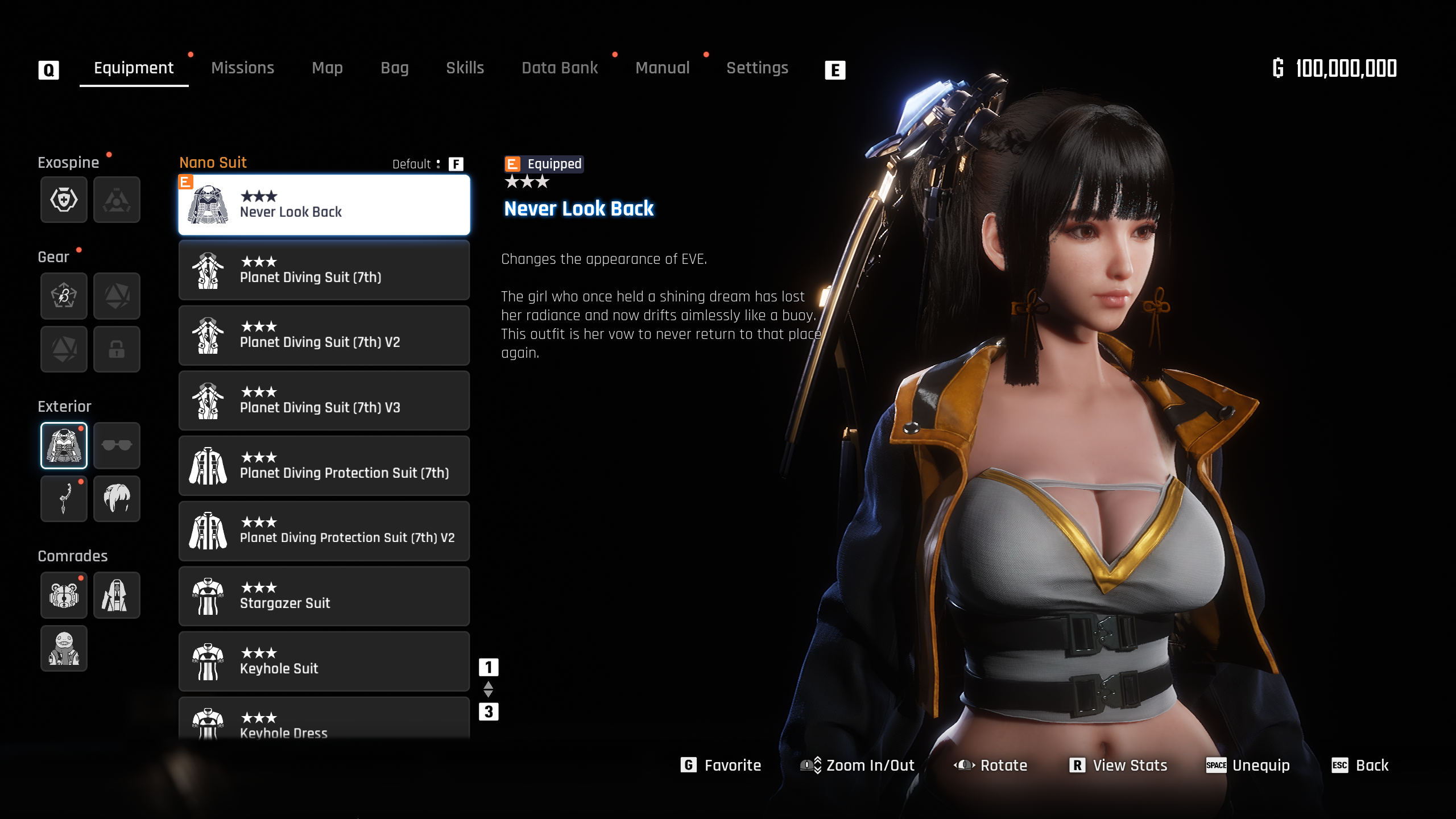Open View Stats
This screenshot has width=1456, height=819.
click(x=1119, y=766)
